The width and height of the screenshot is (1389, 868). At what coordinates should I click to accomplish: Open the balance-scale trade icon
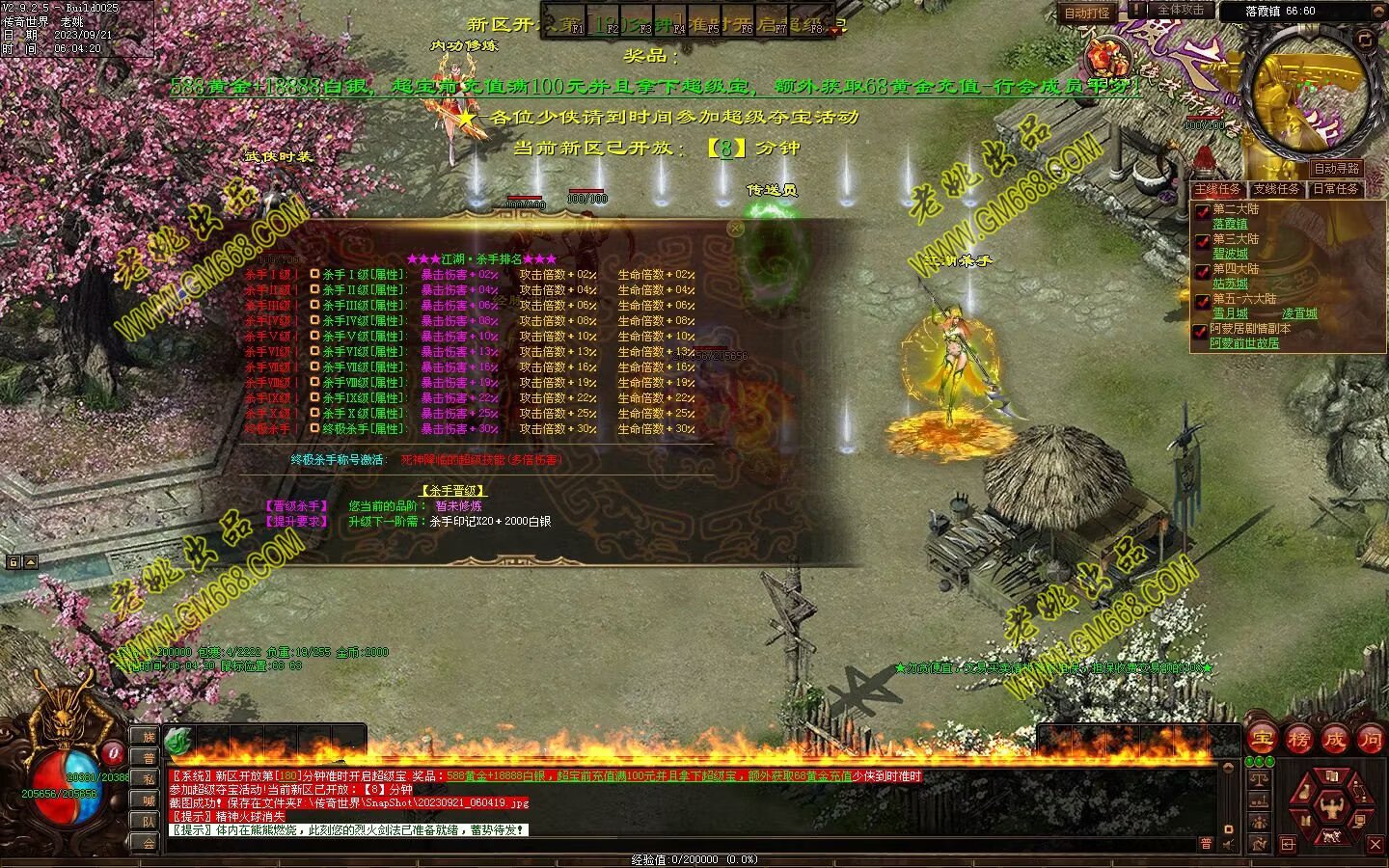(1258, 774)
